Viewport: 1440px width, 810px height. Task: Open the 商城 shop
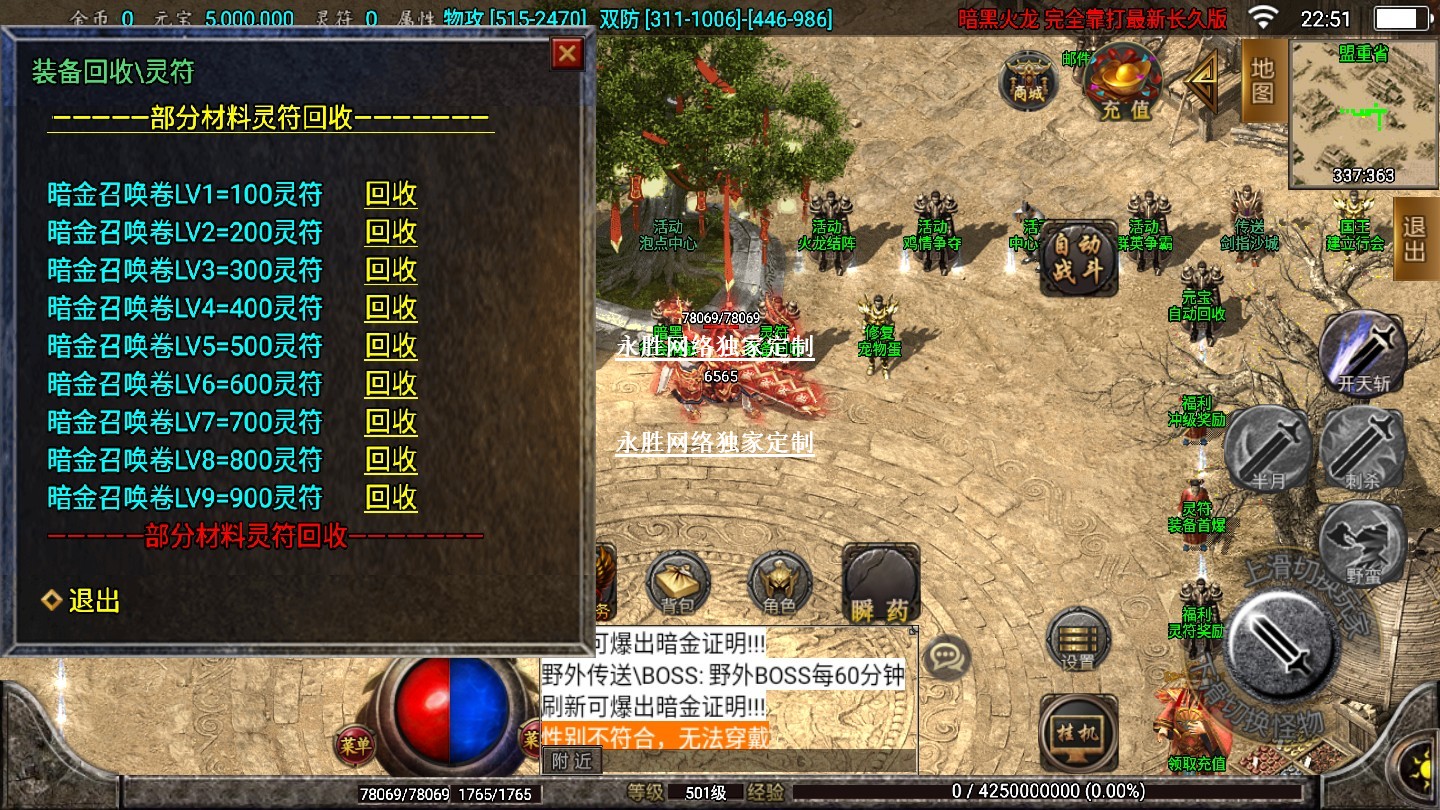[x=1028, y=78]
